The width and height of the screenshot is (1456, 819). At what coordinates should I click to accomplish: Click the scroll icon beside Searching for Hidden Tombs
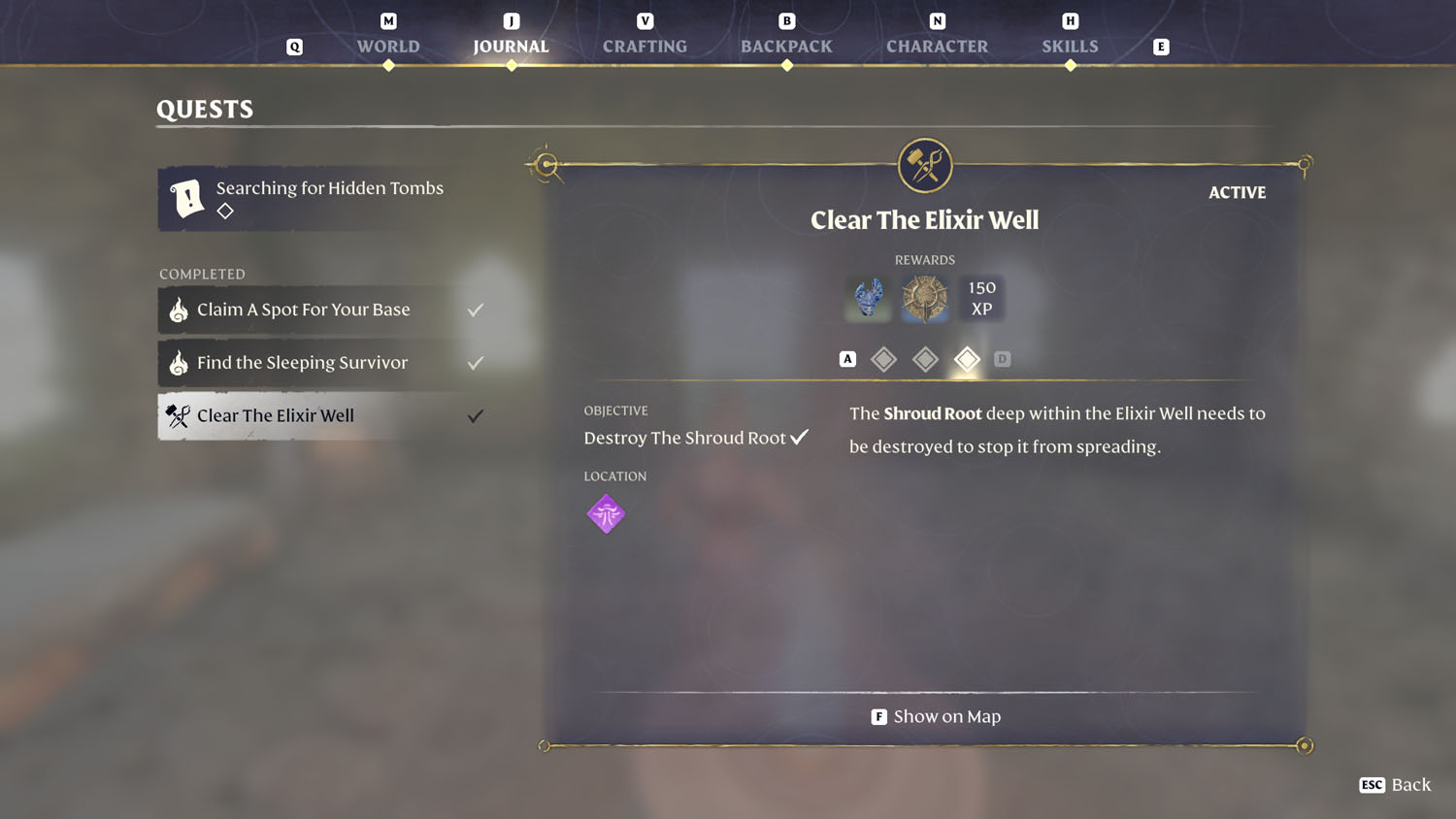point(188,197)
